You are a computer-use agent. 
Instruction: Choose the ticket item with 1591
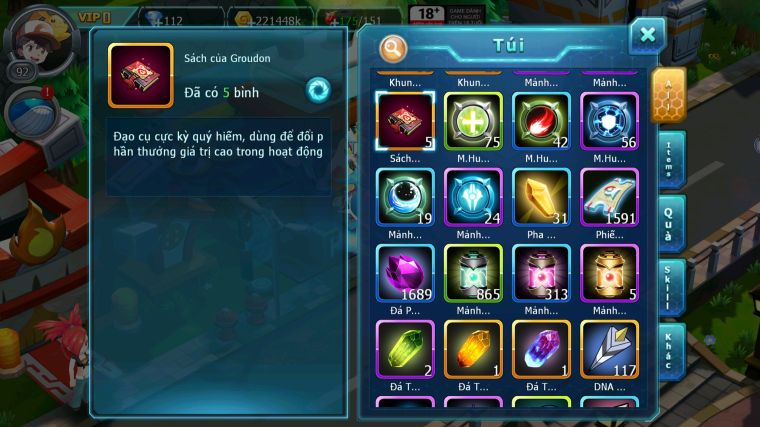pyautogui.click(x=609, y=197)
